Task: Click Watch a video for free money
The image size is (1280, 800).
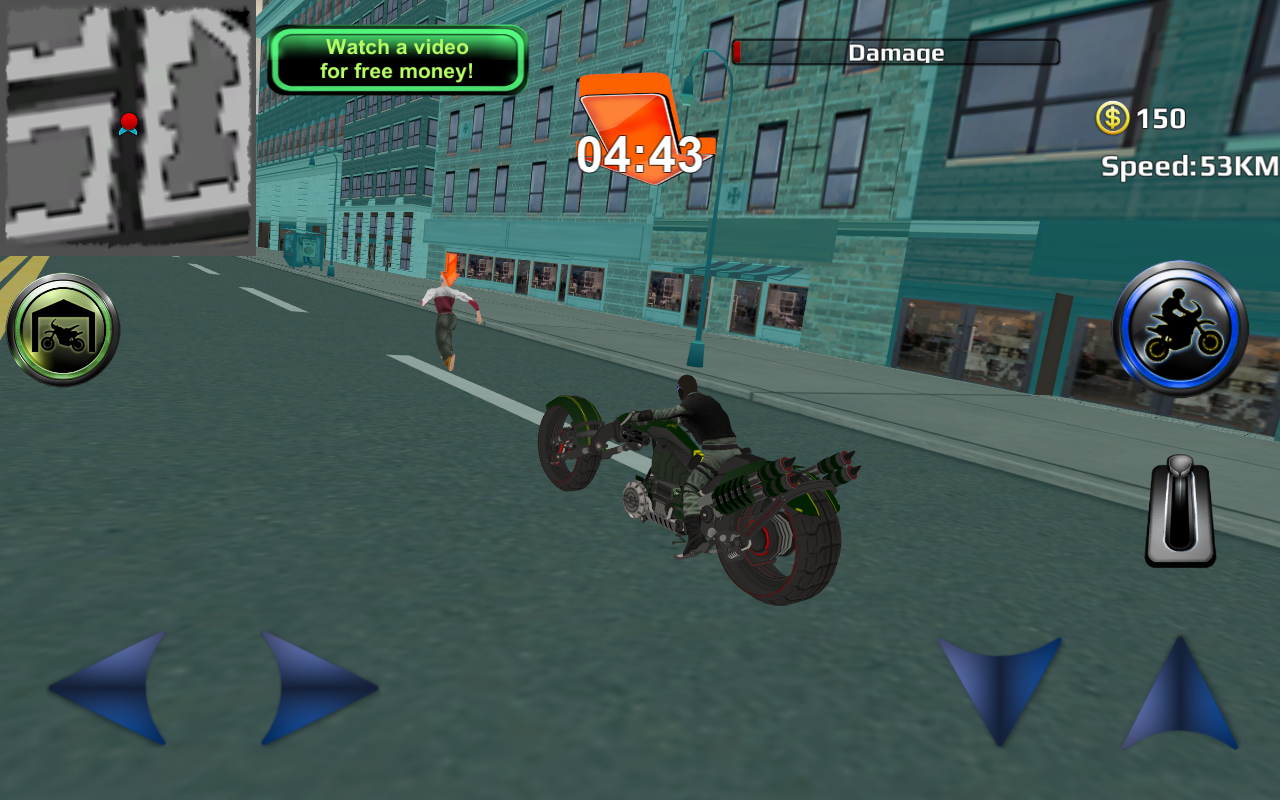Action: tap(396, 57)
